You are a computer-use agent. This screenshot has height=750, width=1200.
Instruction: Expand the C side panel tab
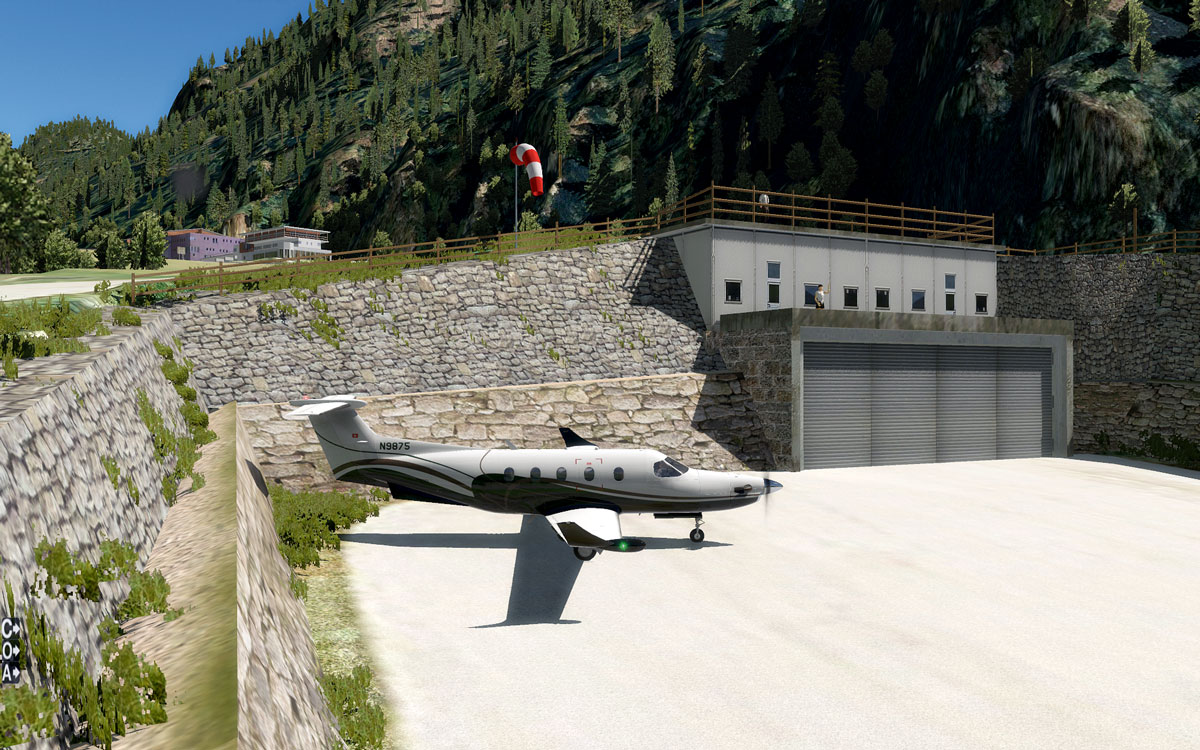pos(10,629)
